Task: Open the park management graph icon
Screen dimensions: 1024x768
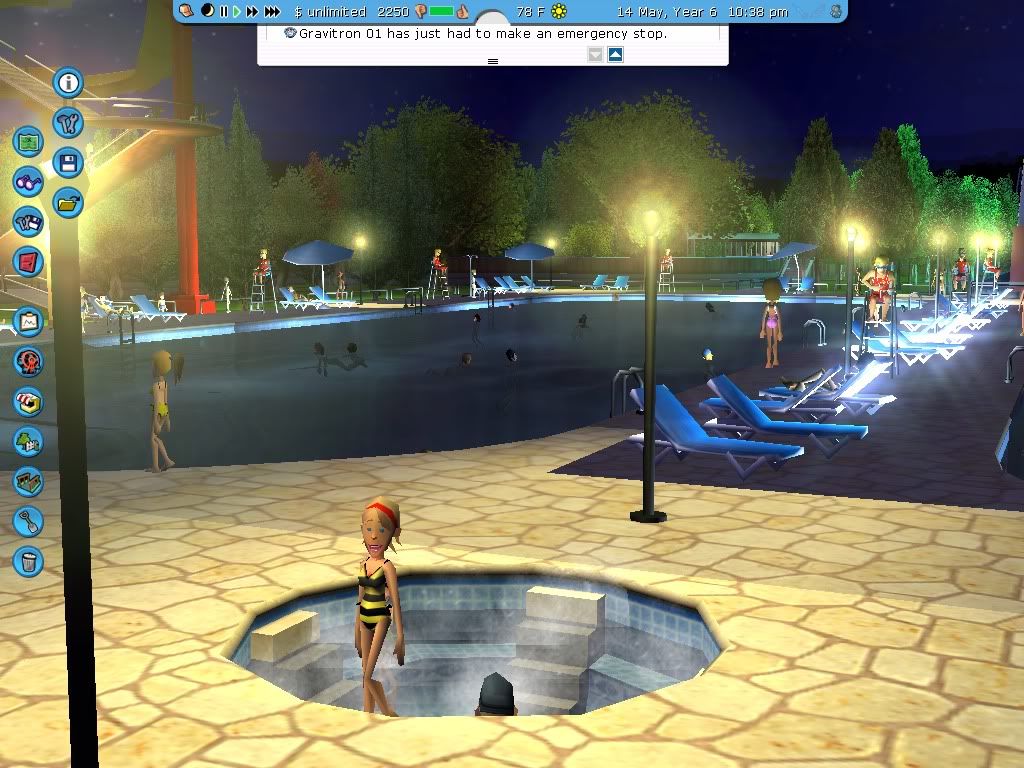Action: click(x=28, y=322)
